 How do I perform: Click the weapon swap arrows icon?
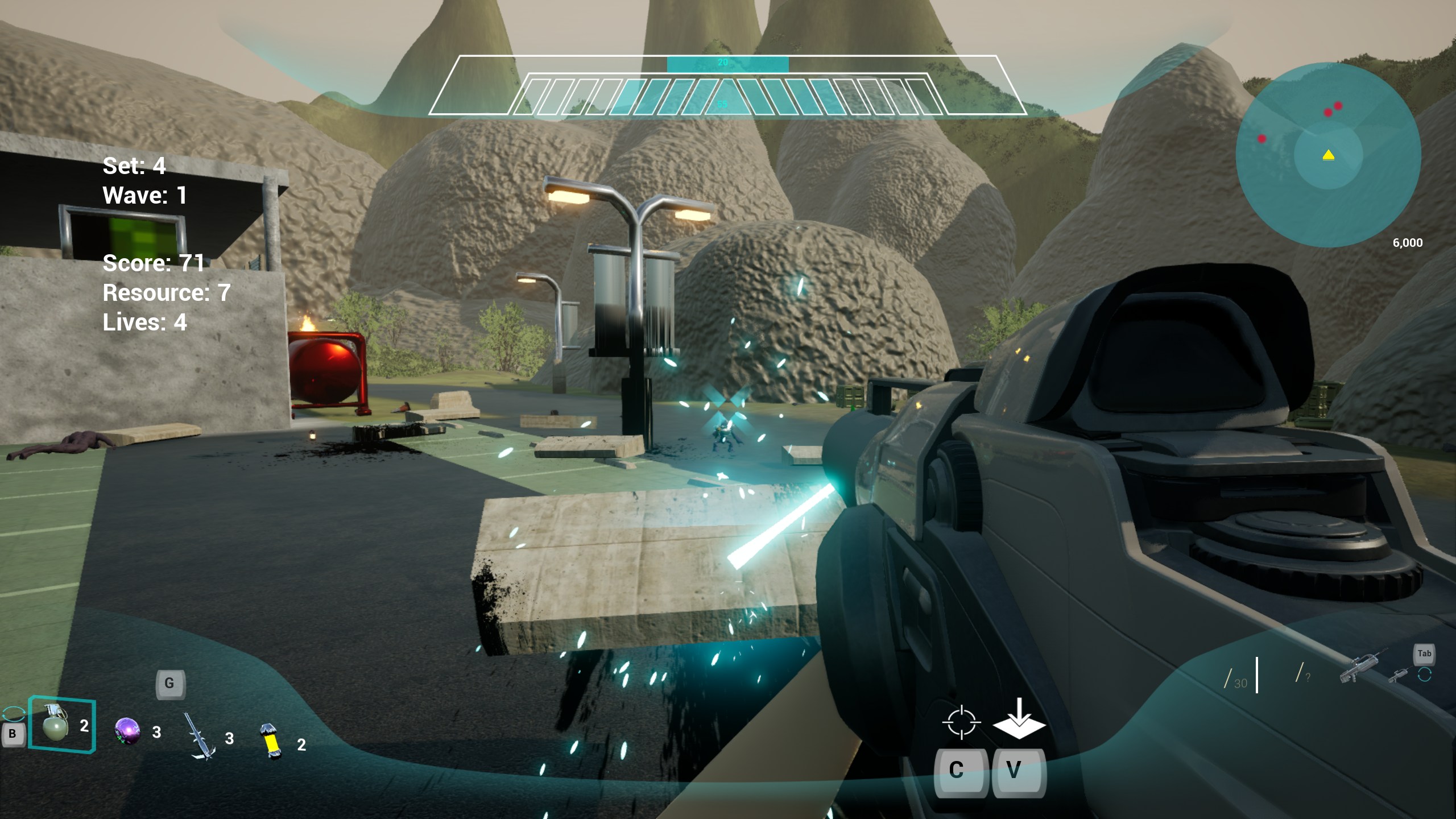coord(1425,675)
